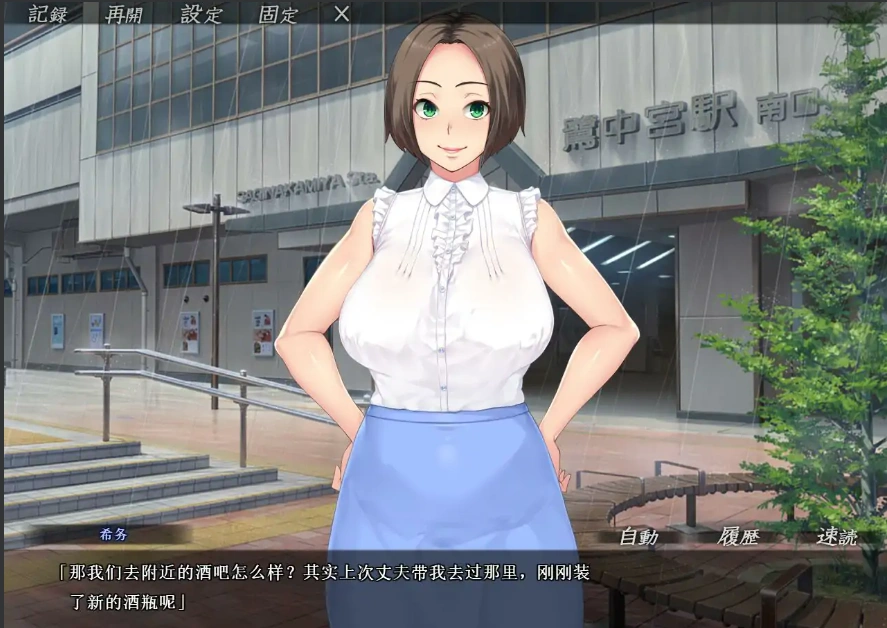
Task: Open the 設定 settings menu
Action: click(x=201, y=14)
